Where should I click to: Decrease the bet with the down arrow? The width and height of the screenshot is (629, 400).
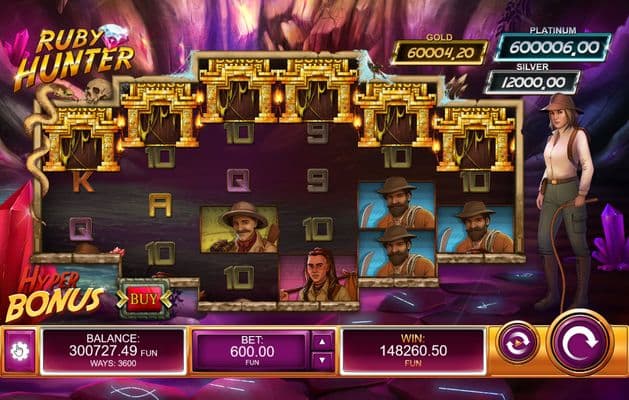tap(323, 361)
